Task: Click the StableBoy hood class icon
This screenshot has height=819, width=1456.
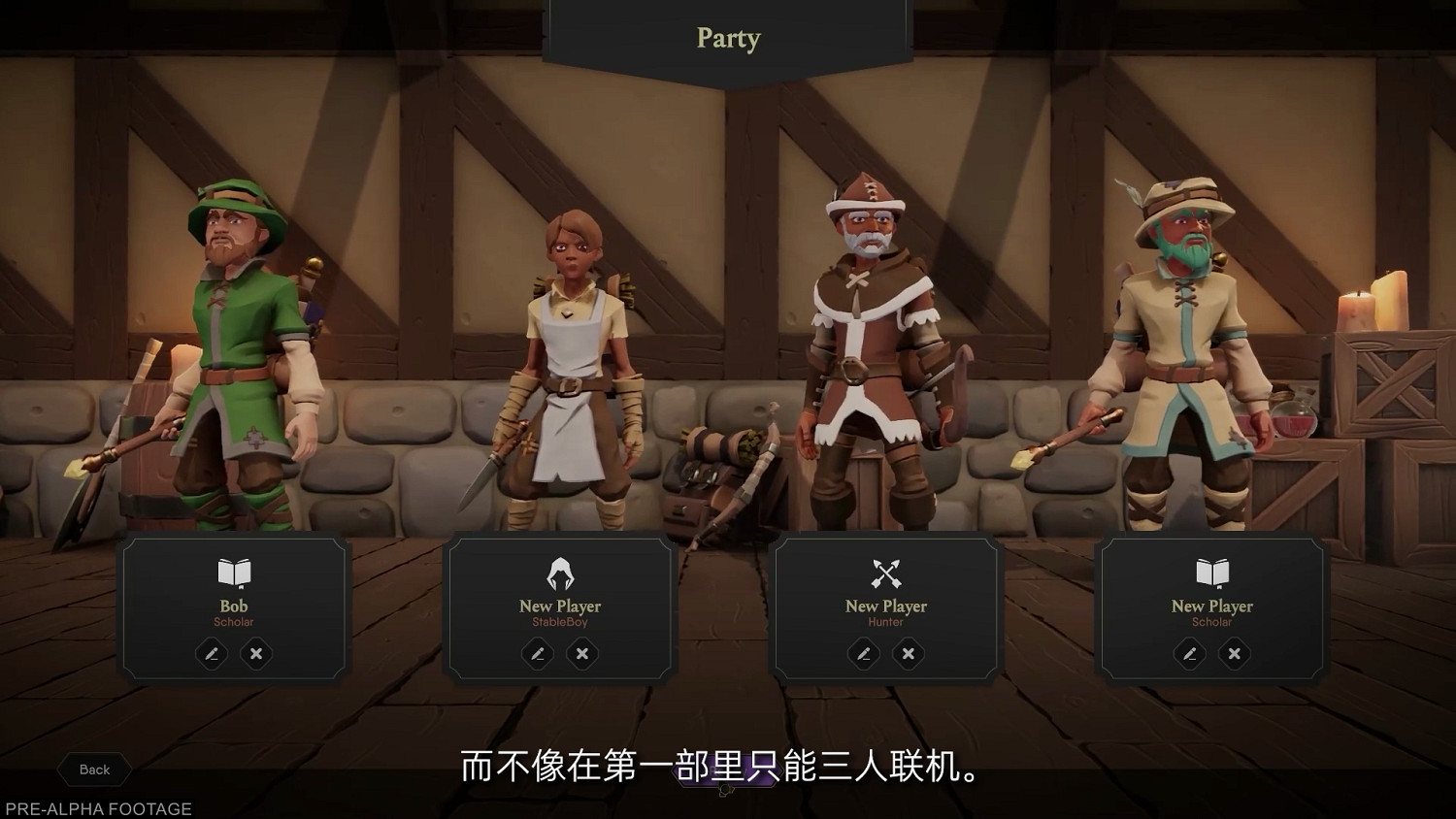Action: tap(561, 573)
